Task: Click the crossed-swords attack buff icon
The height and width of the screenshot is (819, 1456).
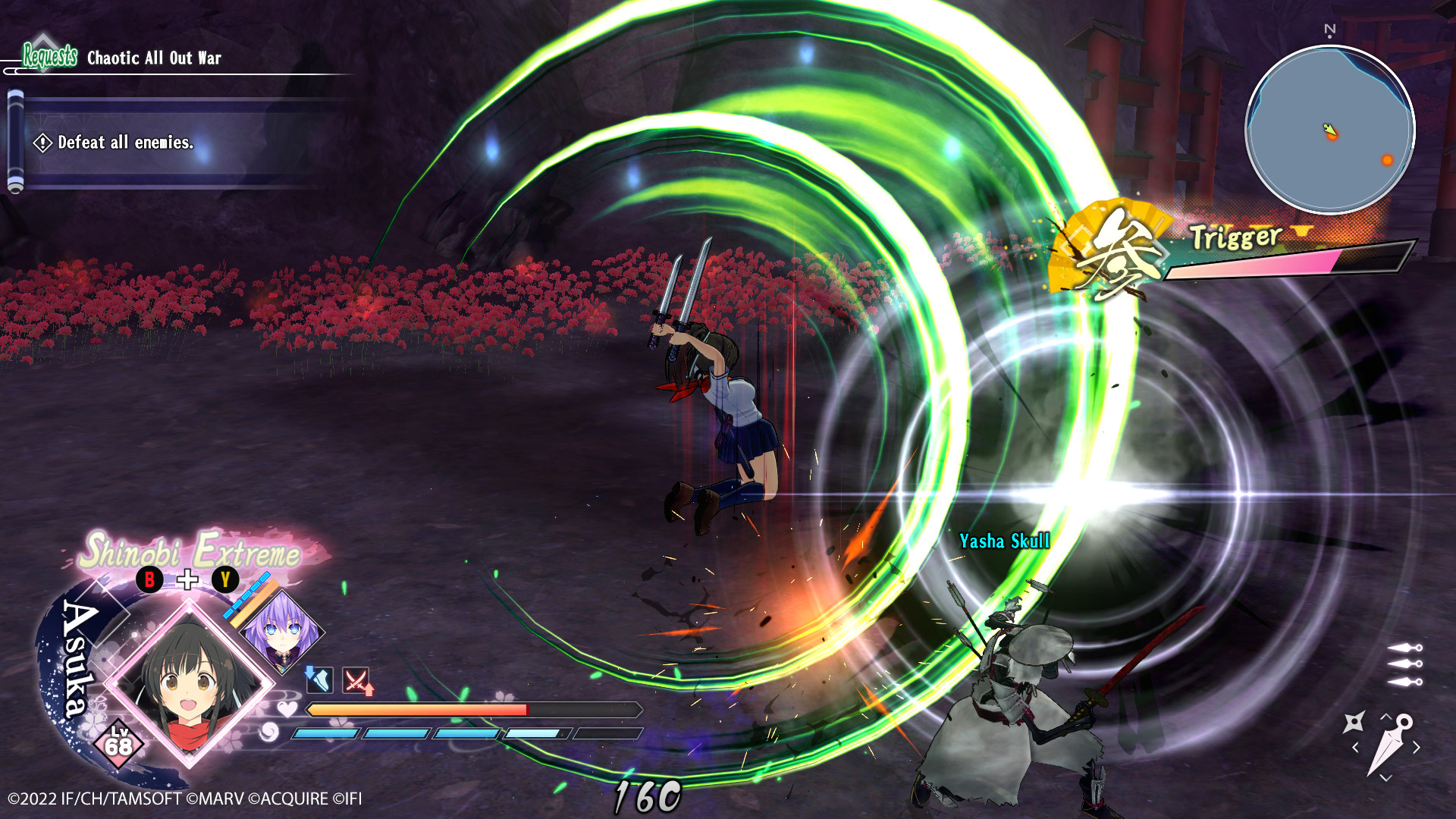Action: pos(355,679)
